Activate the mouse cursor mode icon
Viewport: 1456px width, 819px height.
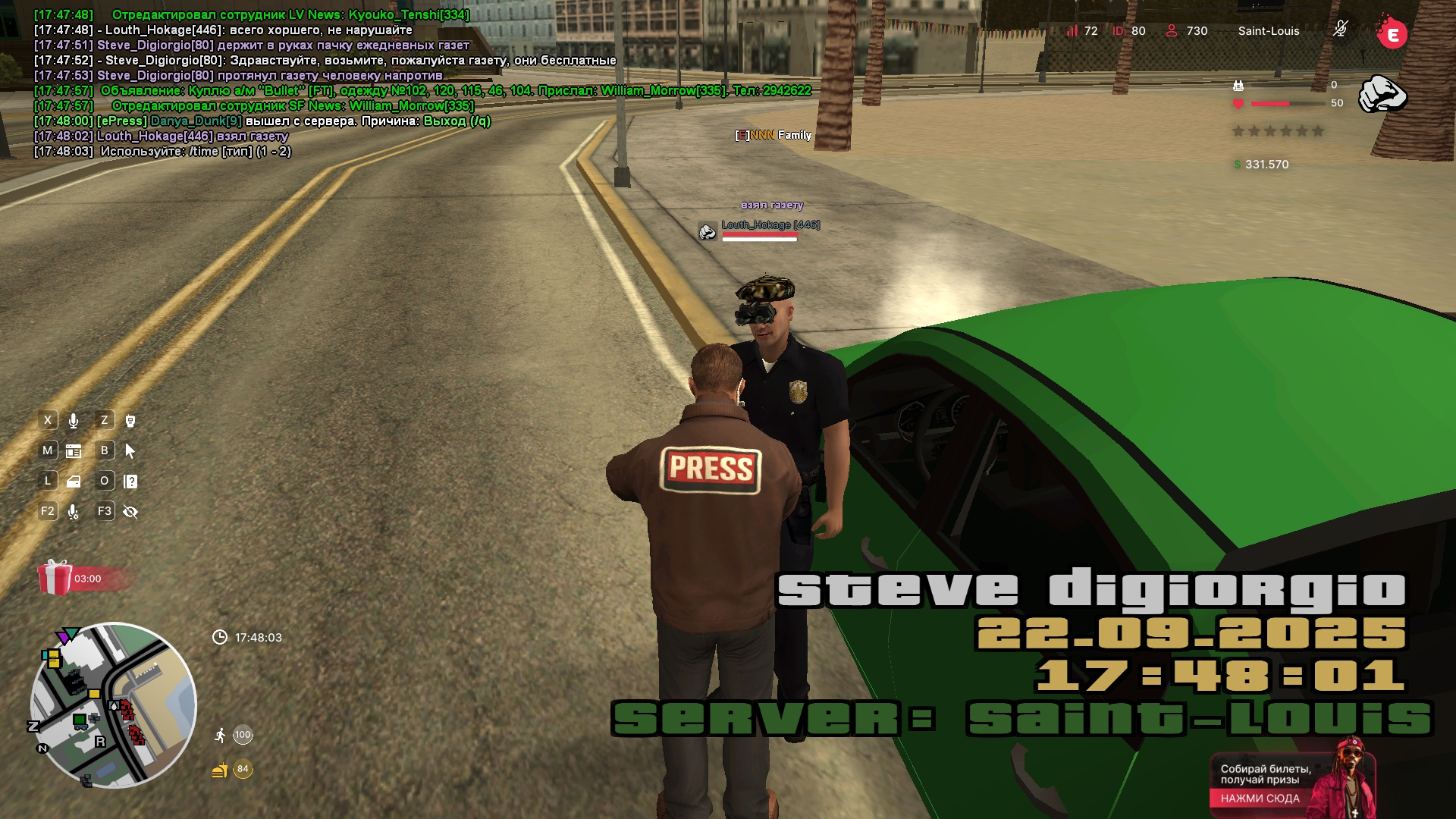click(x=130, y=451)
